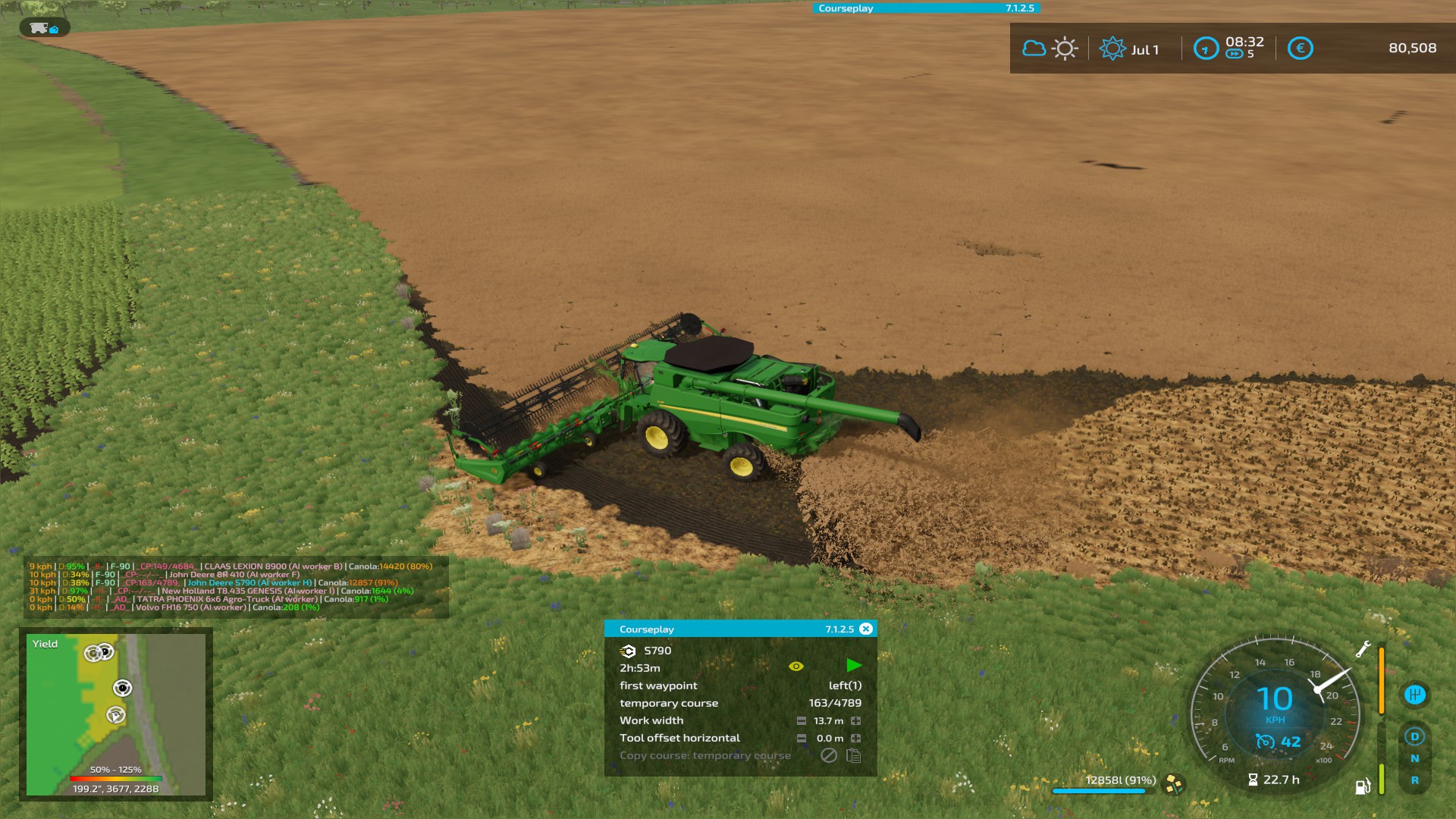Click the euro finances icon in top HUD
1456x819 pixels.
click(1301, 48)
